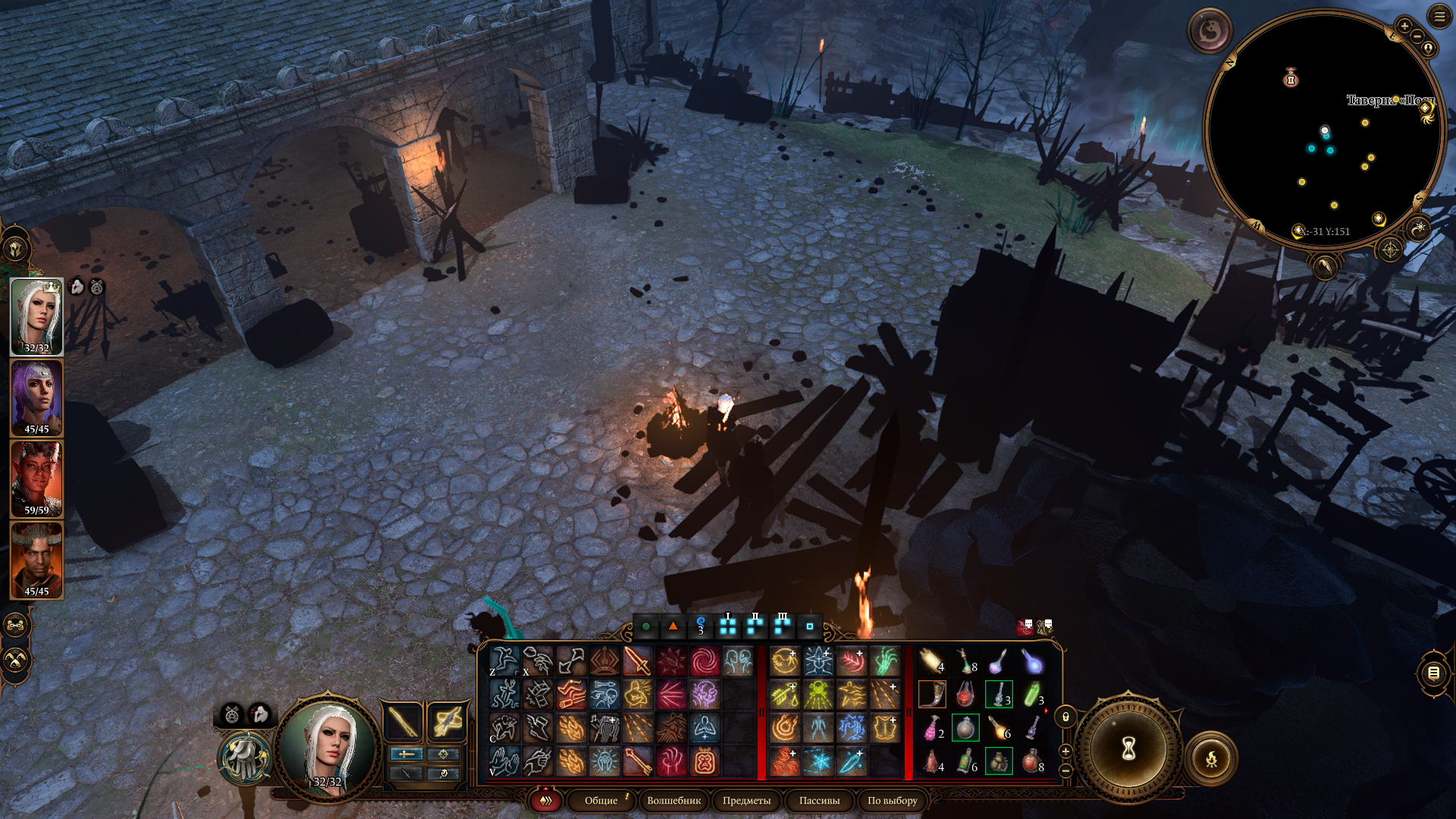Use the scroll item with count 4
1456x819 pixels.
coord(932,661)
